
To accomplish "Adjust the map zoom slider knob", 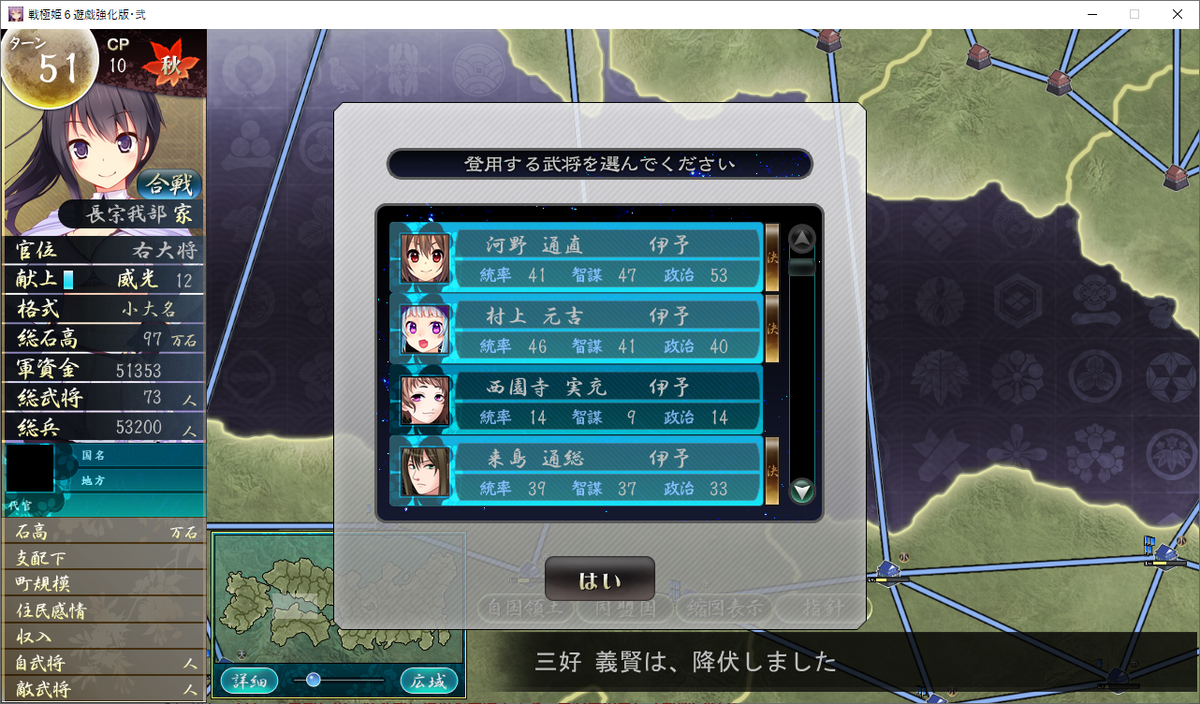I will (x=313, y=680).
